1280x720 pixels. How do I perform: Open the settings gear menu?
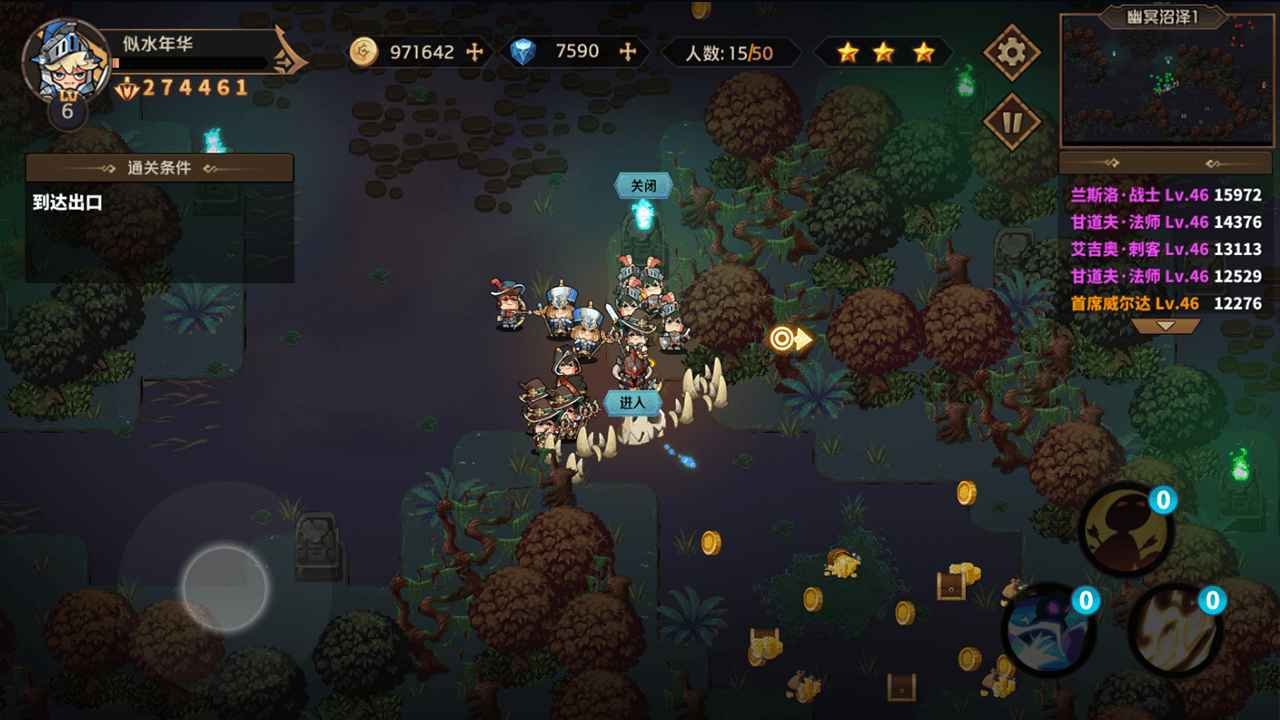(x=1012, y=52)
